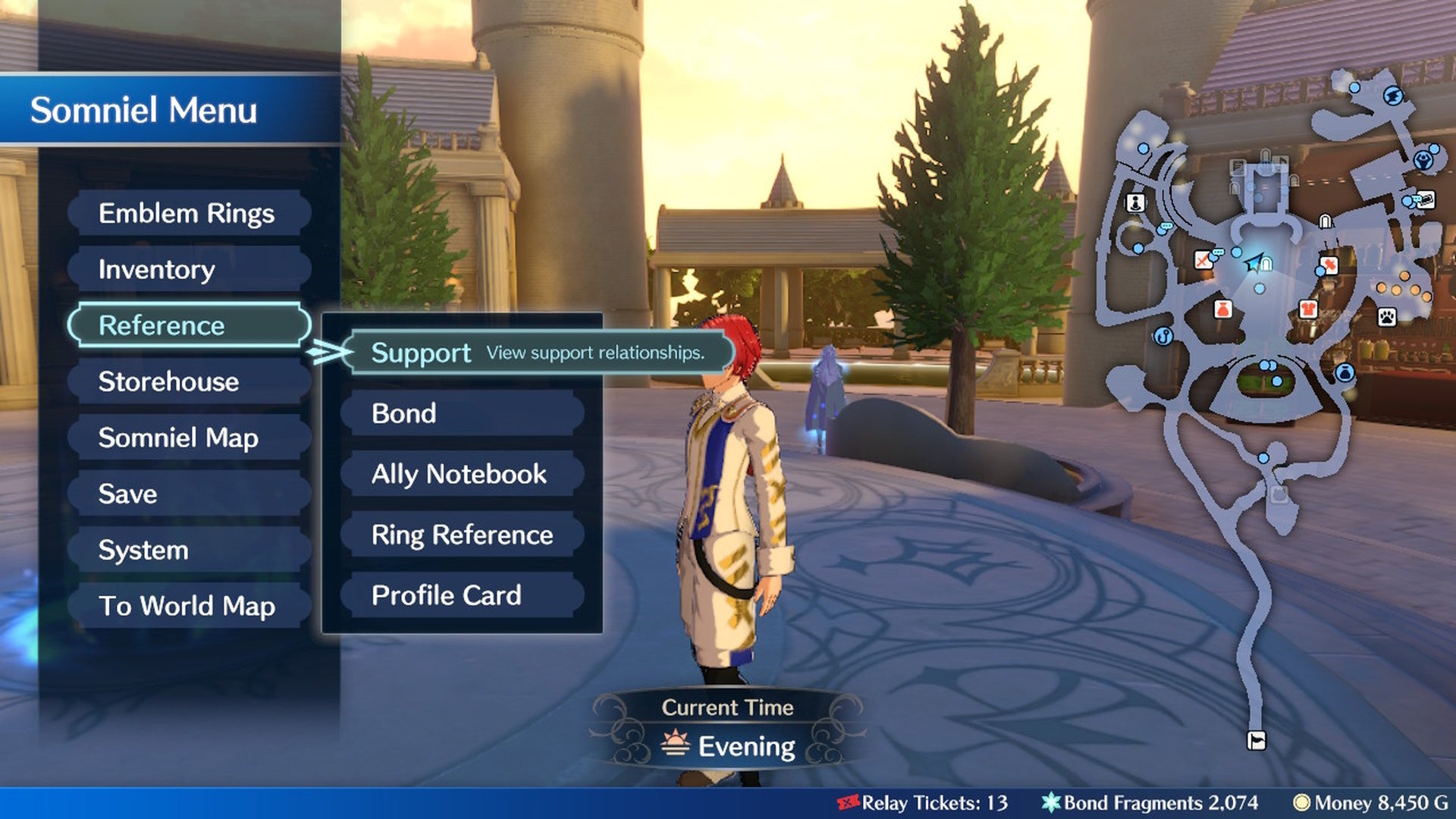Choose To World Map
This screenshot has width=1456, height=819.
pyautogui.click(x=187, y=606)
